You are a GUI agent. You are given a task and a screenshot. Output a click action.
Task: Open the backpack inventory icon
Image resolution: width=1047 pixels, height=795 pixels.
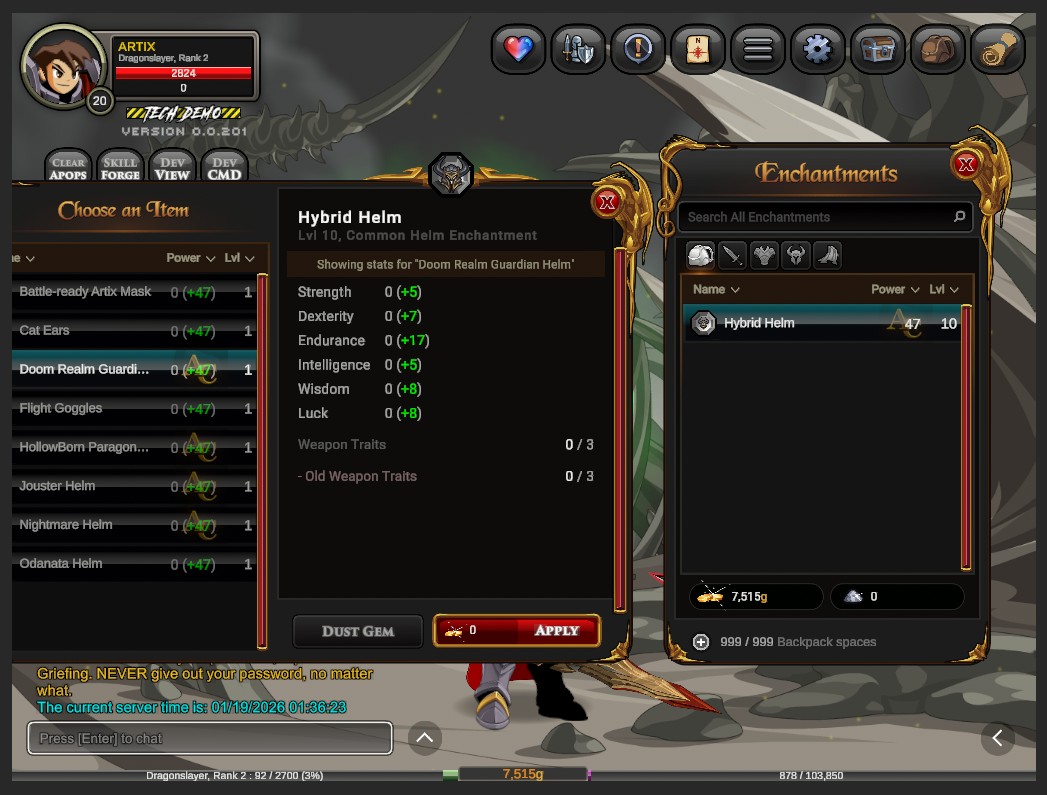[x=937, y=49]
